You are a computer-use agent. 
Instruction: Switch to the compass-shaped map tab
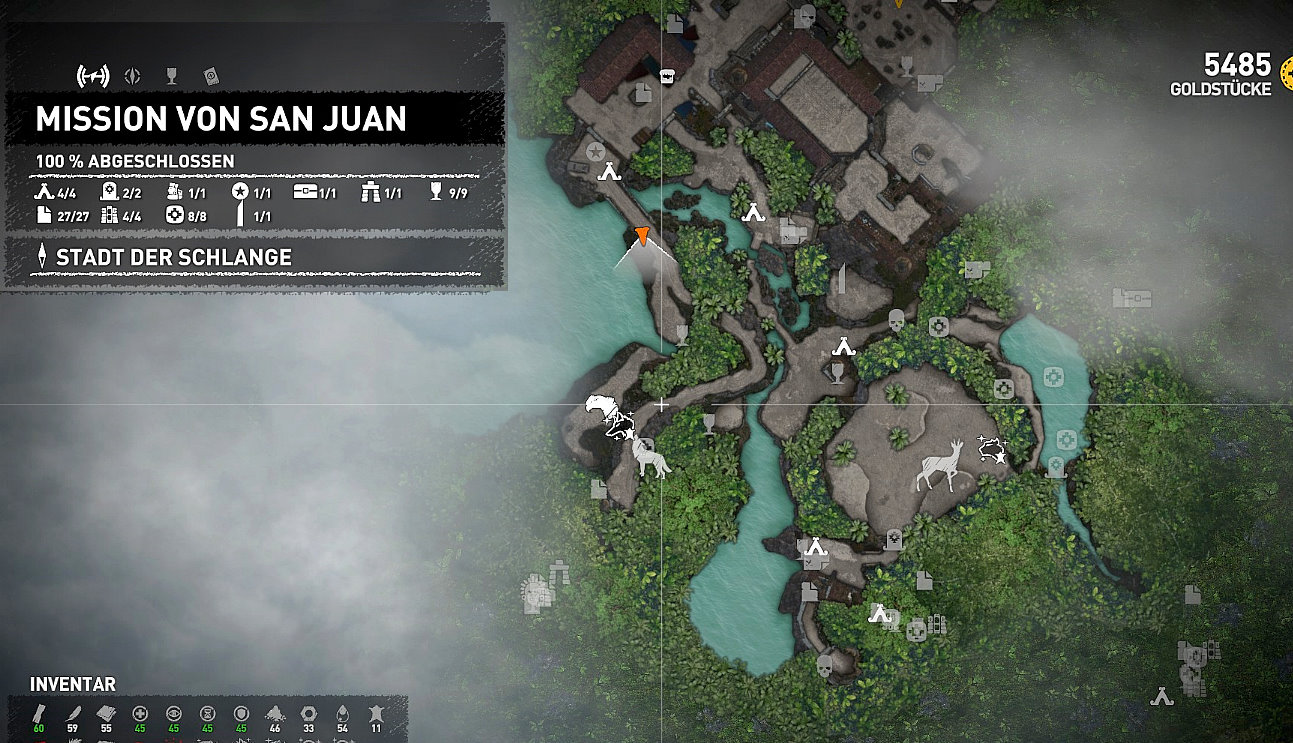click(132, 75)
